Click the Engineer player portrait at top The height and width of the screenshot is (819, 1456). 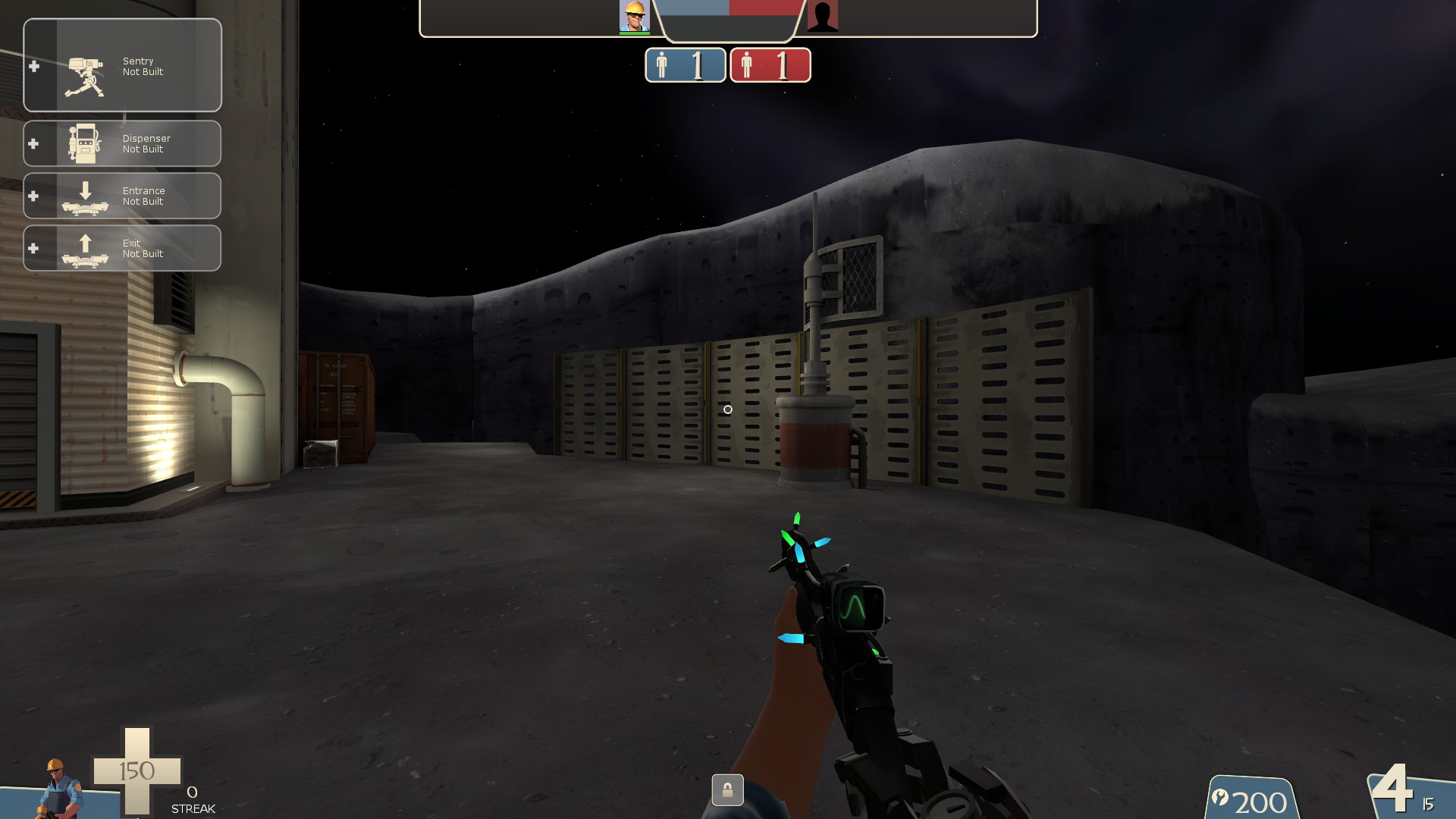(634, 17)
